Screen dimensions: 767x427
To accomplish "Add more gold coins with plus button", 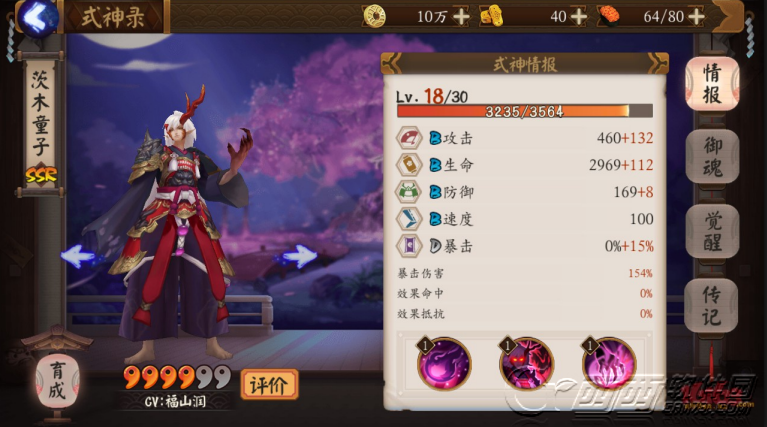I will pyautogui.click(x=461, y=16).
